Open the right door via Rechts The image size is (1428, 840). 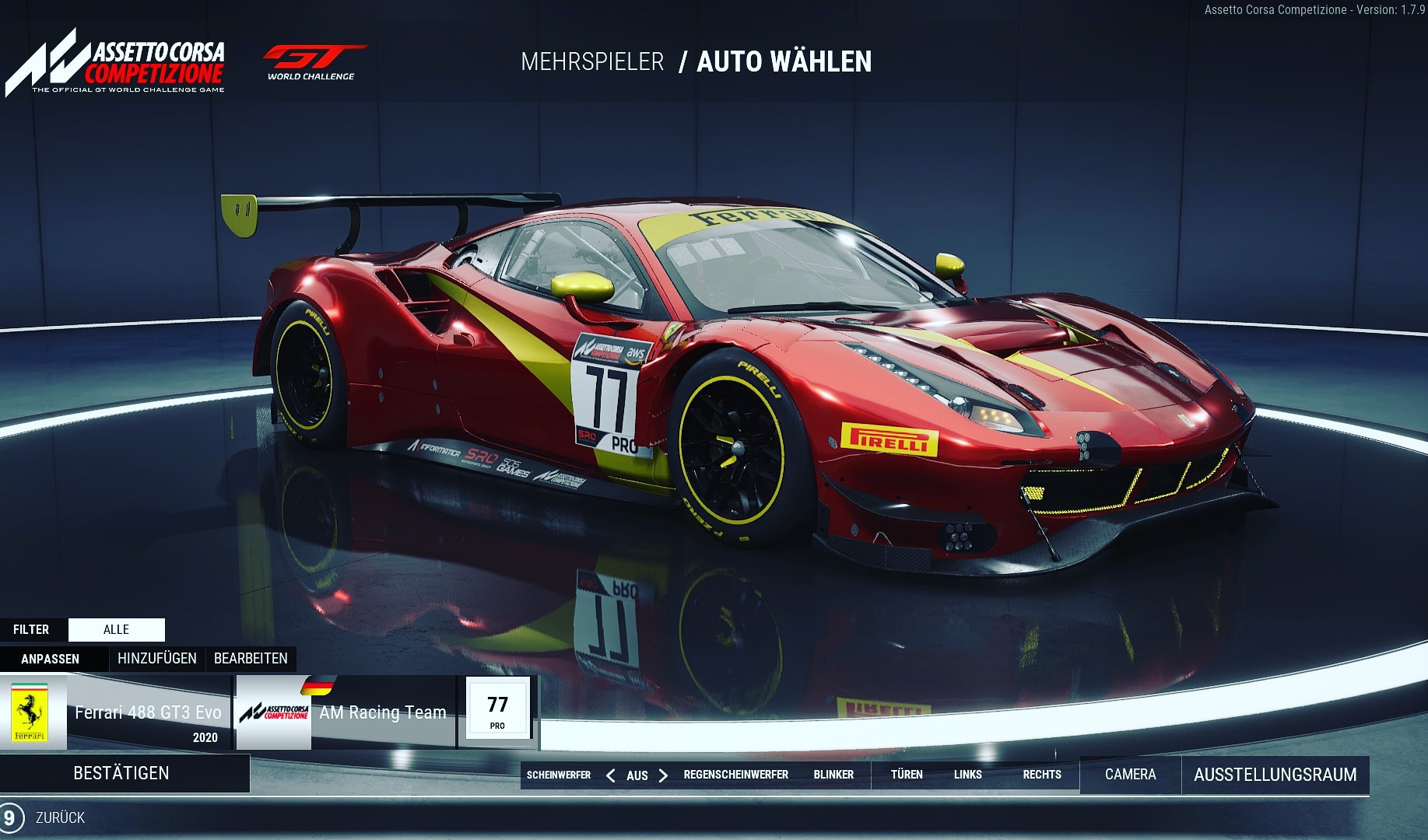(1042, 775)
